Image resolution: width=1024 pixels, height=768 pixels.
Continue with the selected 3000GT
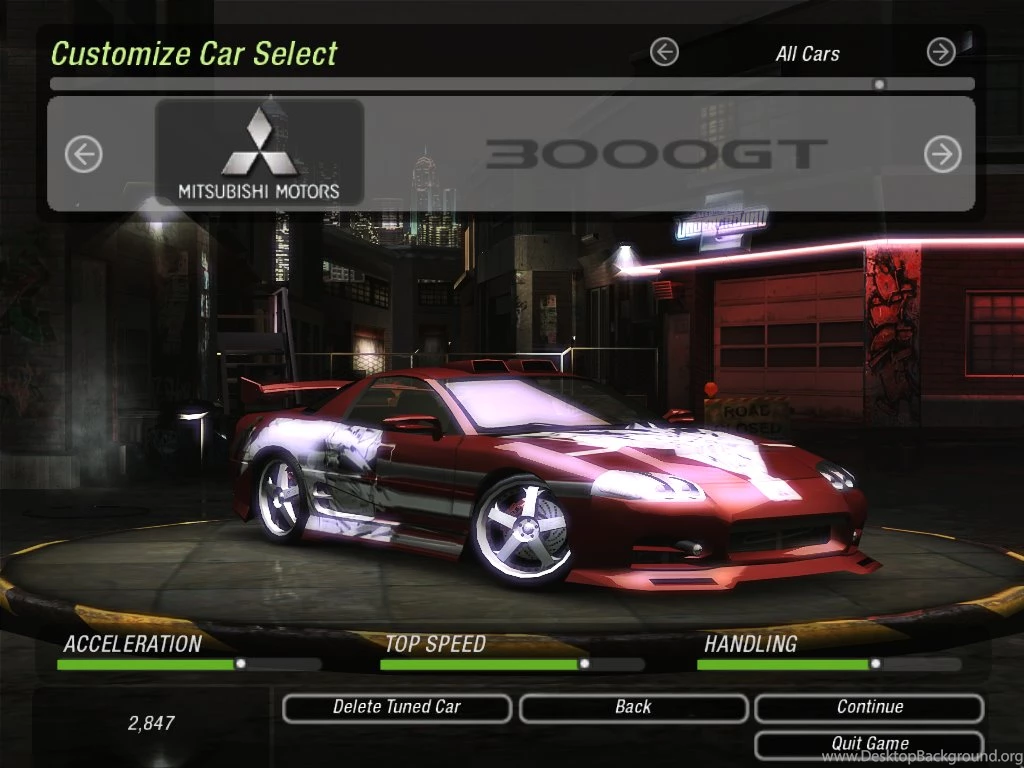[x=869, y=708]
